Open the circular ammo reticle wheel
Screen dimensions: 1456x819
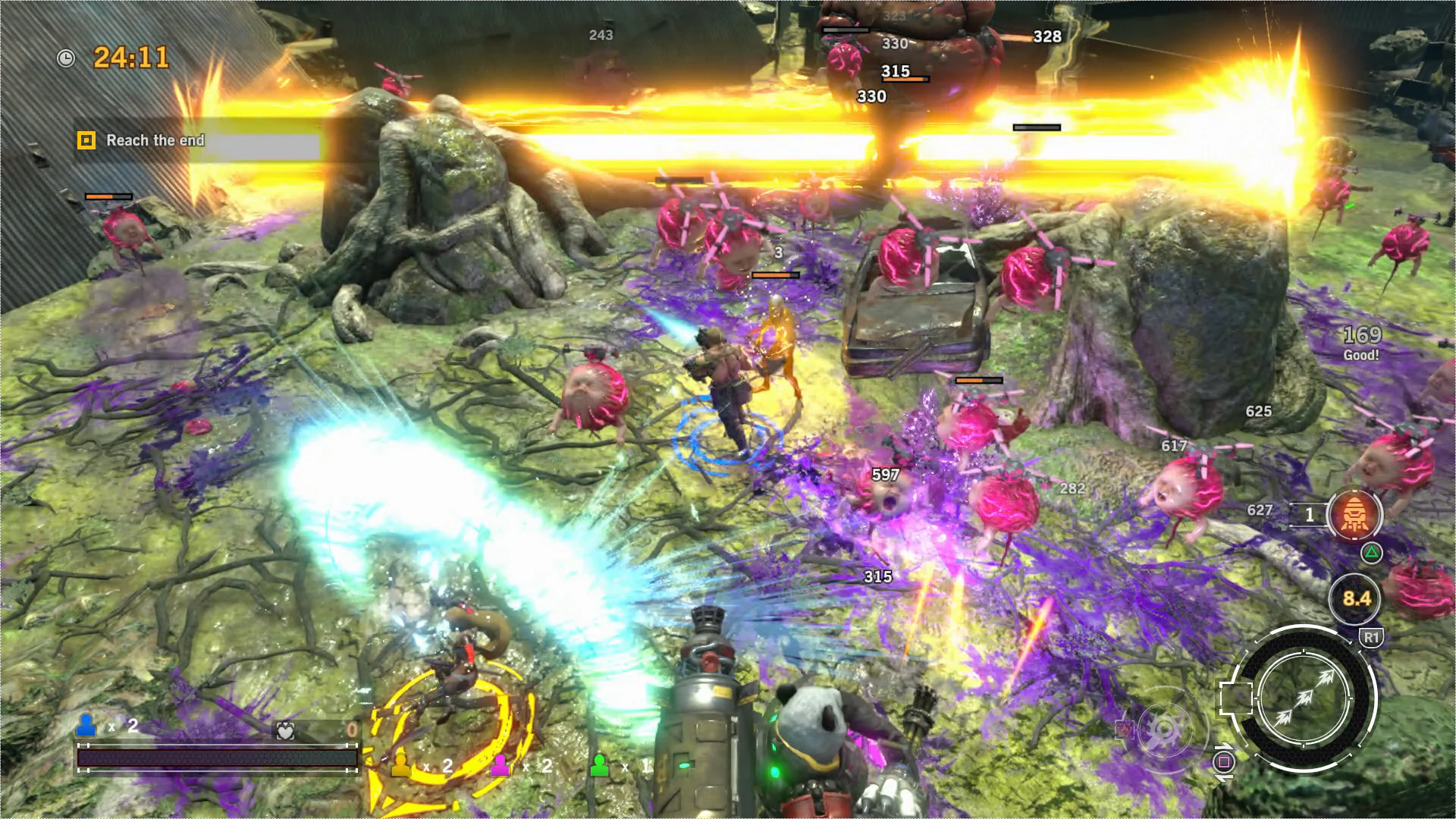(1304, 698)
